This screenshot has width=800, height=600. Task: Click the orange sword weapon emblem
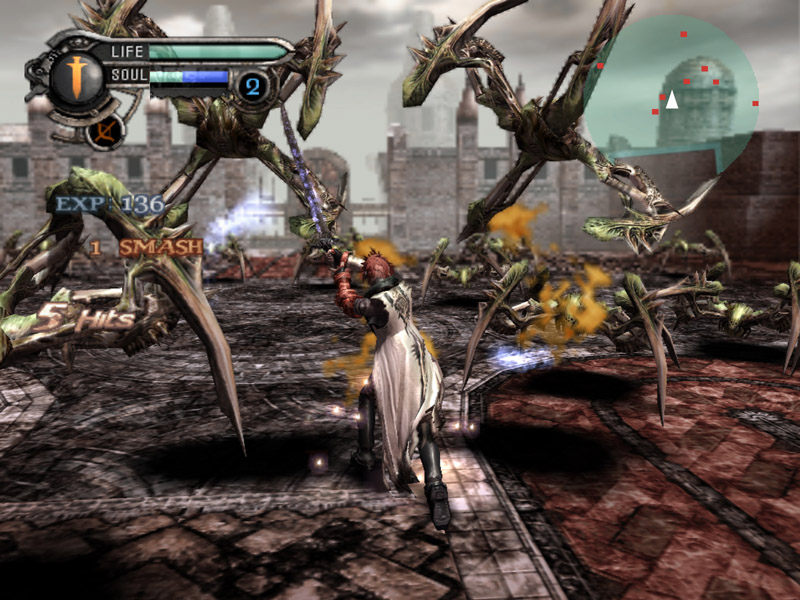click(x=76, y=79)
